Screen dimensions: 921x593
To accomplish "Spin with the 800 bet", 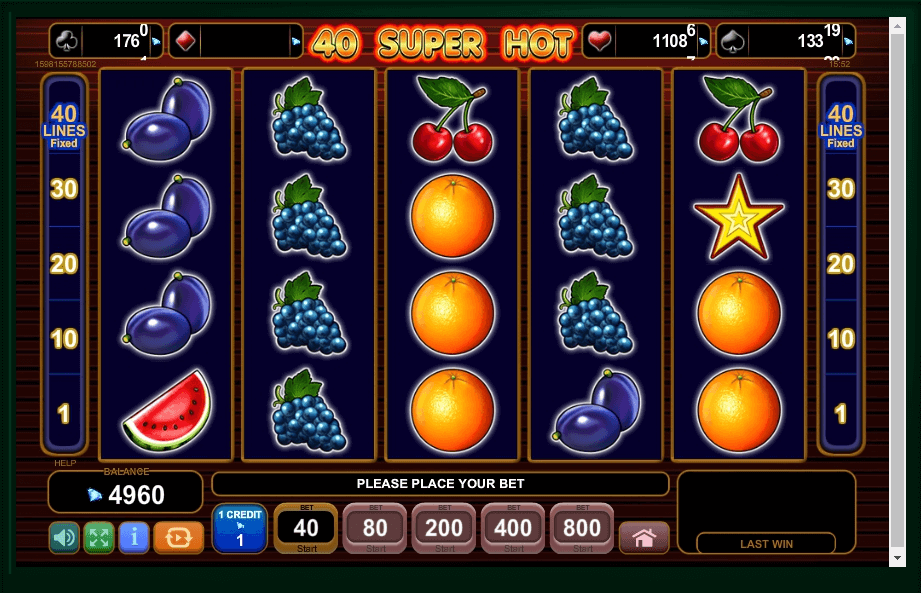I will point(582,528).
